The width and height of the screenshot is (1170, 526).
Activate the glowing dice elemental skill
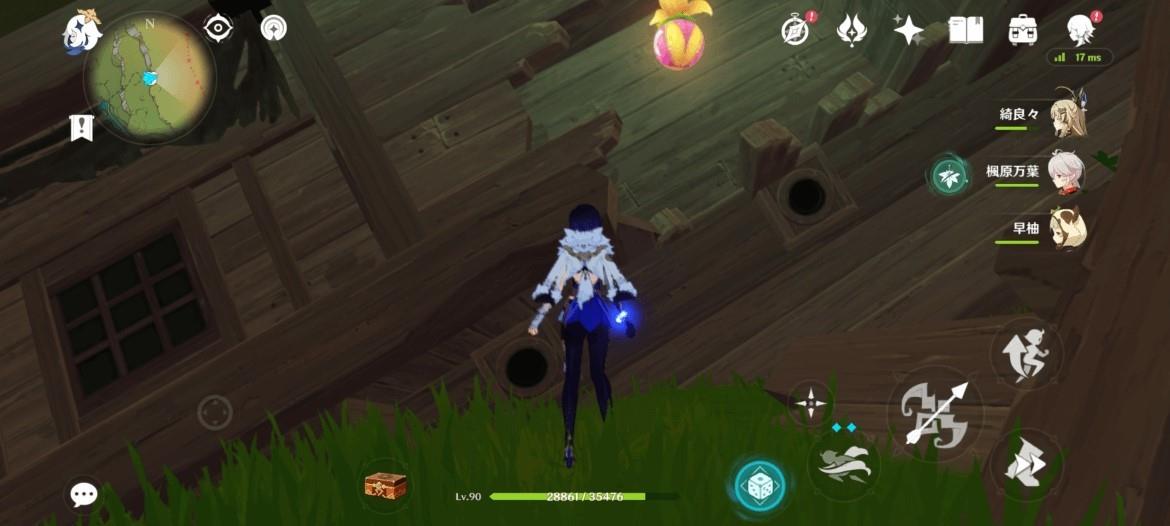click(x=759, y=486)
